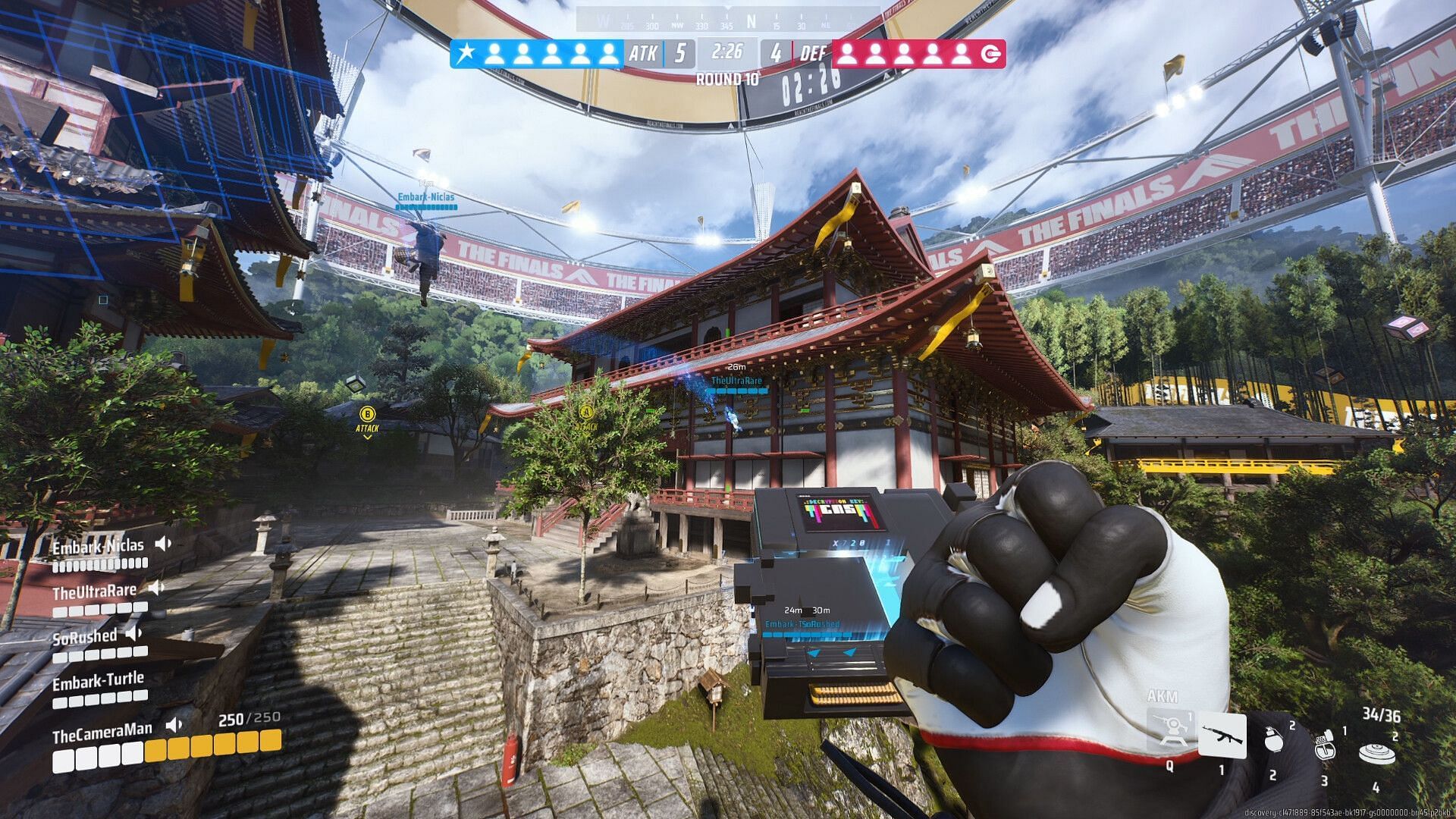Click the red team logo on scoreboard
Image resolution: width=1456 pixels, height=819 pixels.
(990, 54)
